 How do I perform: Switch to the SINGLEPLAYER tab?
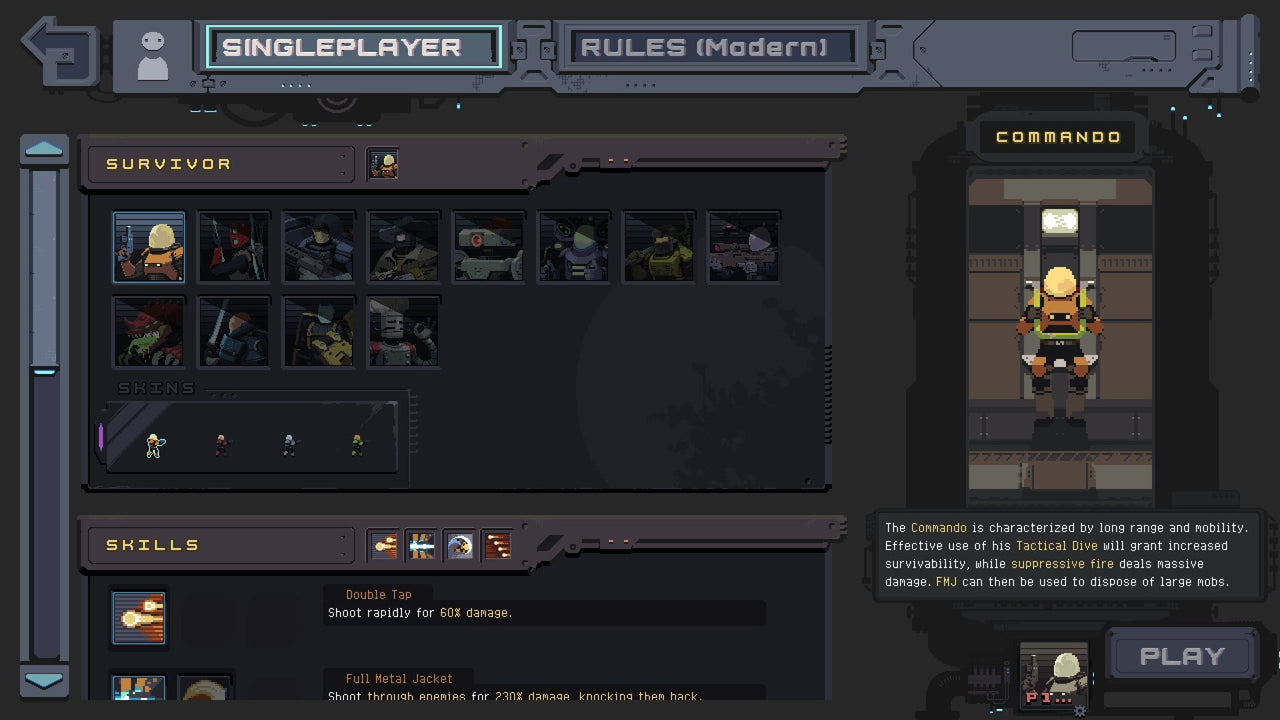352,46
